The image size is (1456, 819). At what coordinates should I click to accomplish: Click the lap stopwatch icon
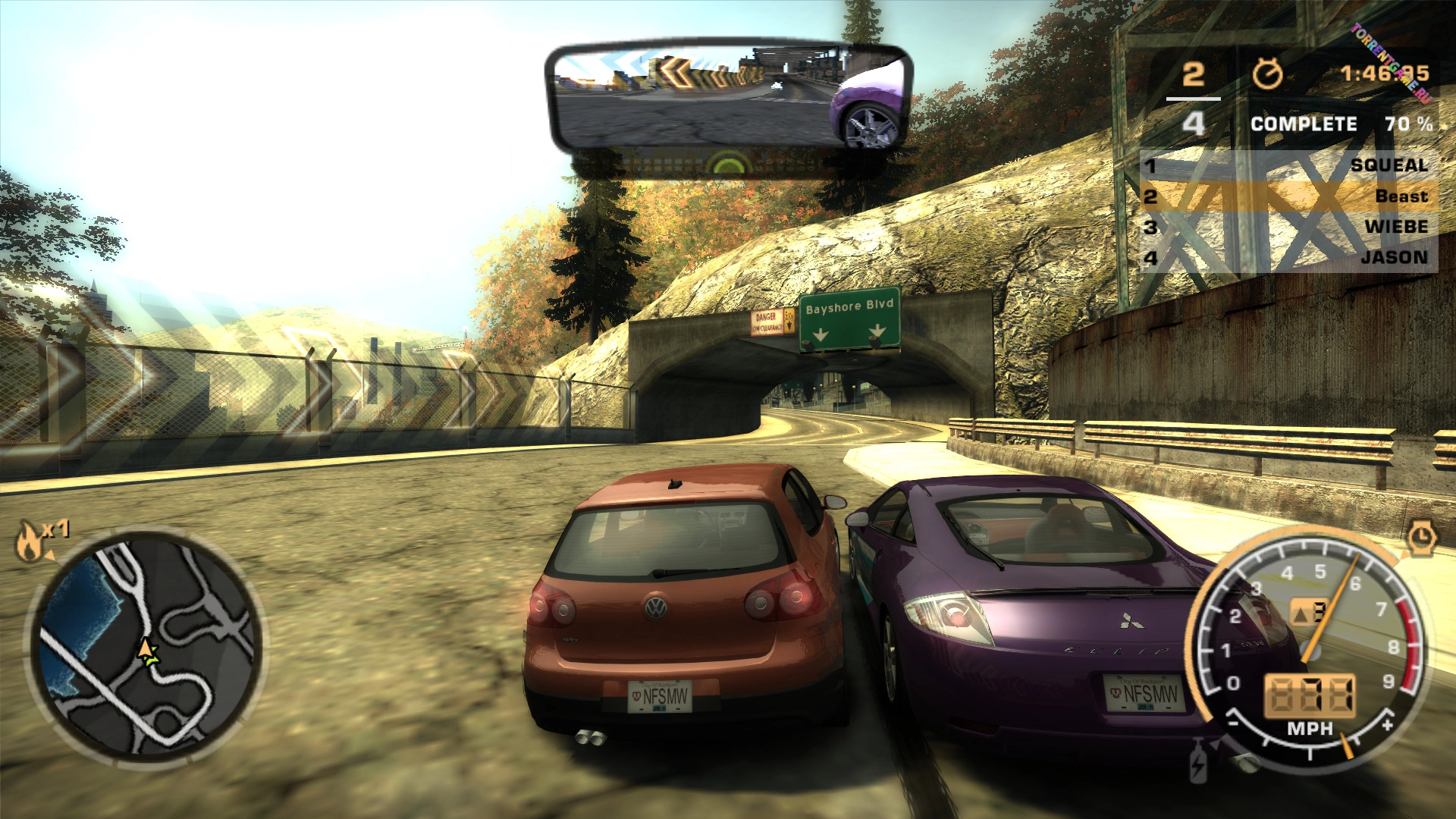[1267, 74]
